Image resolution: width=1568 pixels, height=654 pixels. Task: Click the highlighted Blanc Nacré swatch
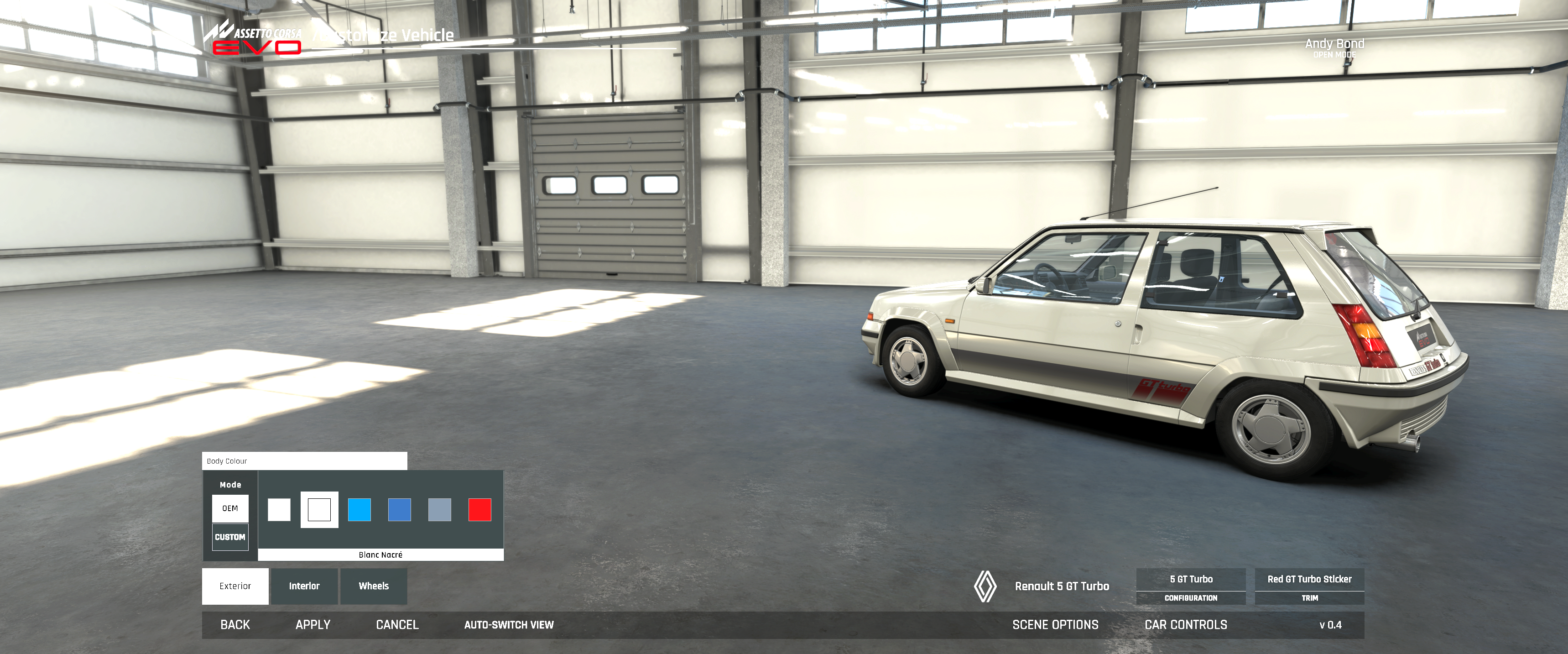click(319, 510)
